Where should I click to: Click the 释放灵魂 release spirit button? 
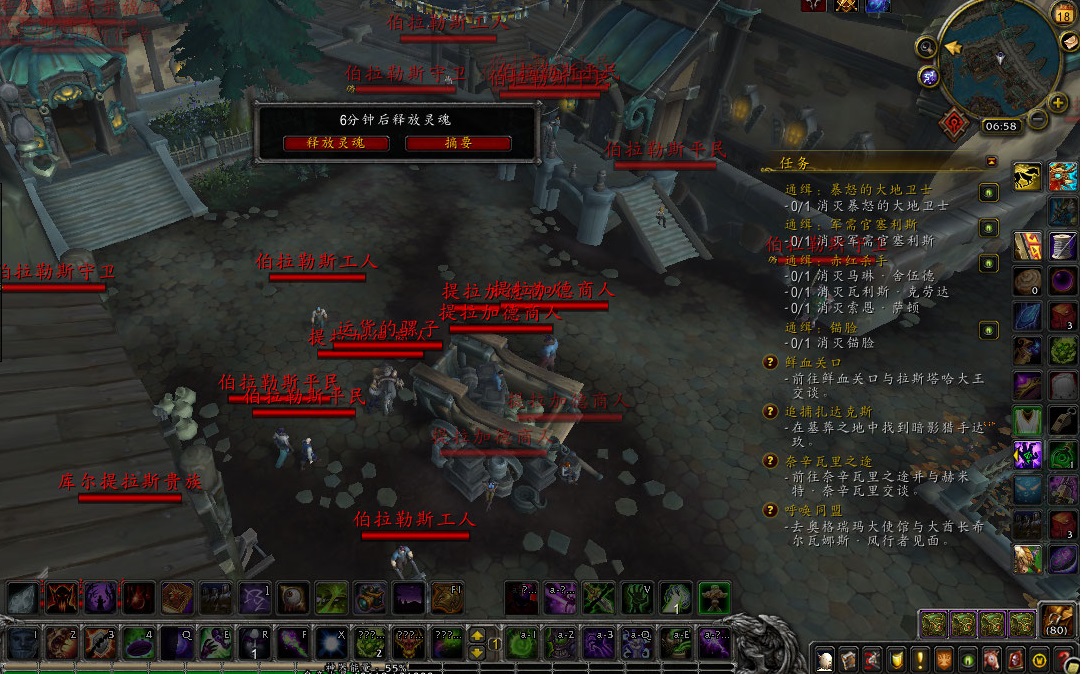click(336, 143)
